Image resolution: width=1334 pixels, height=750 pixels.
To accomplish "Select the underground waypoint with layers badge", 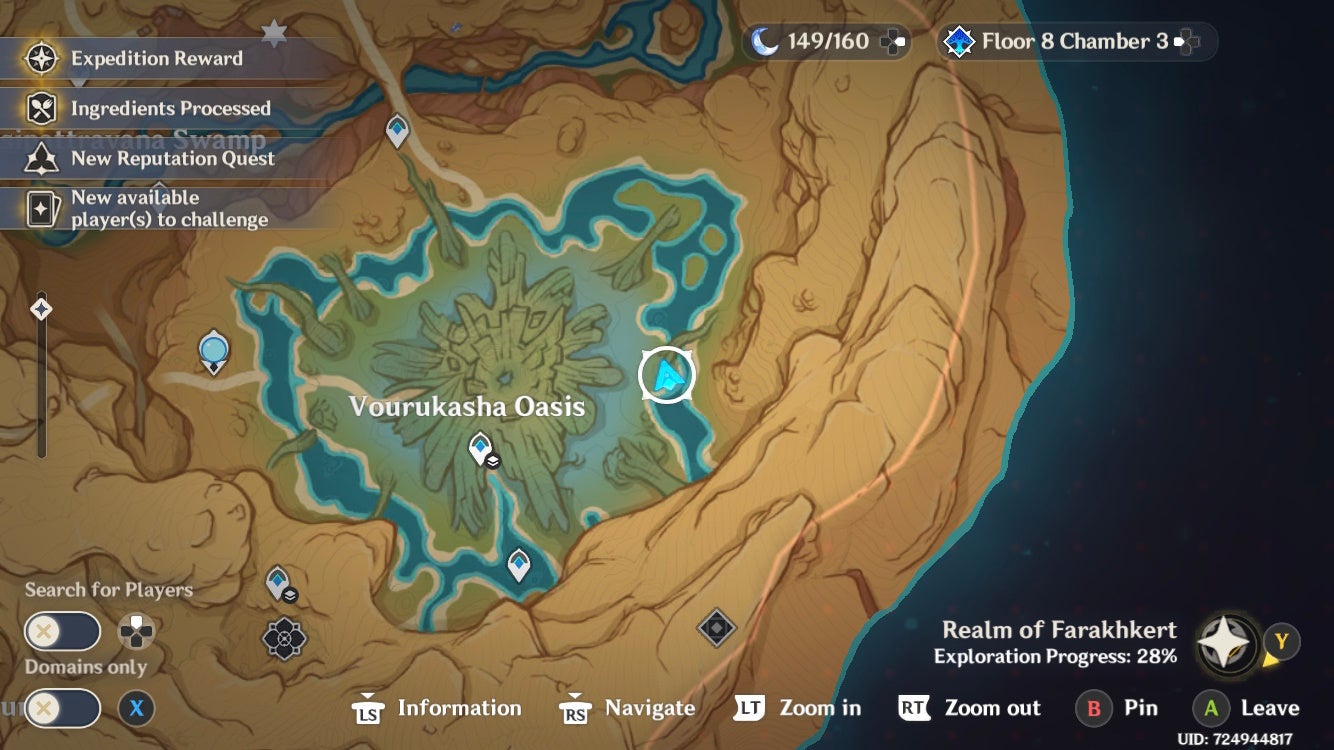I will point(277,580).
